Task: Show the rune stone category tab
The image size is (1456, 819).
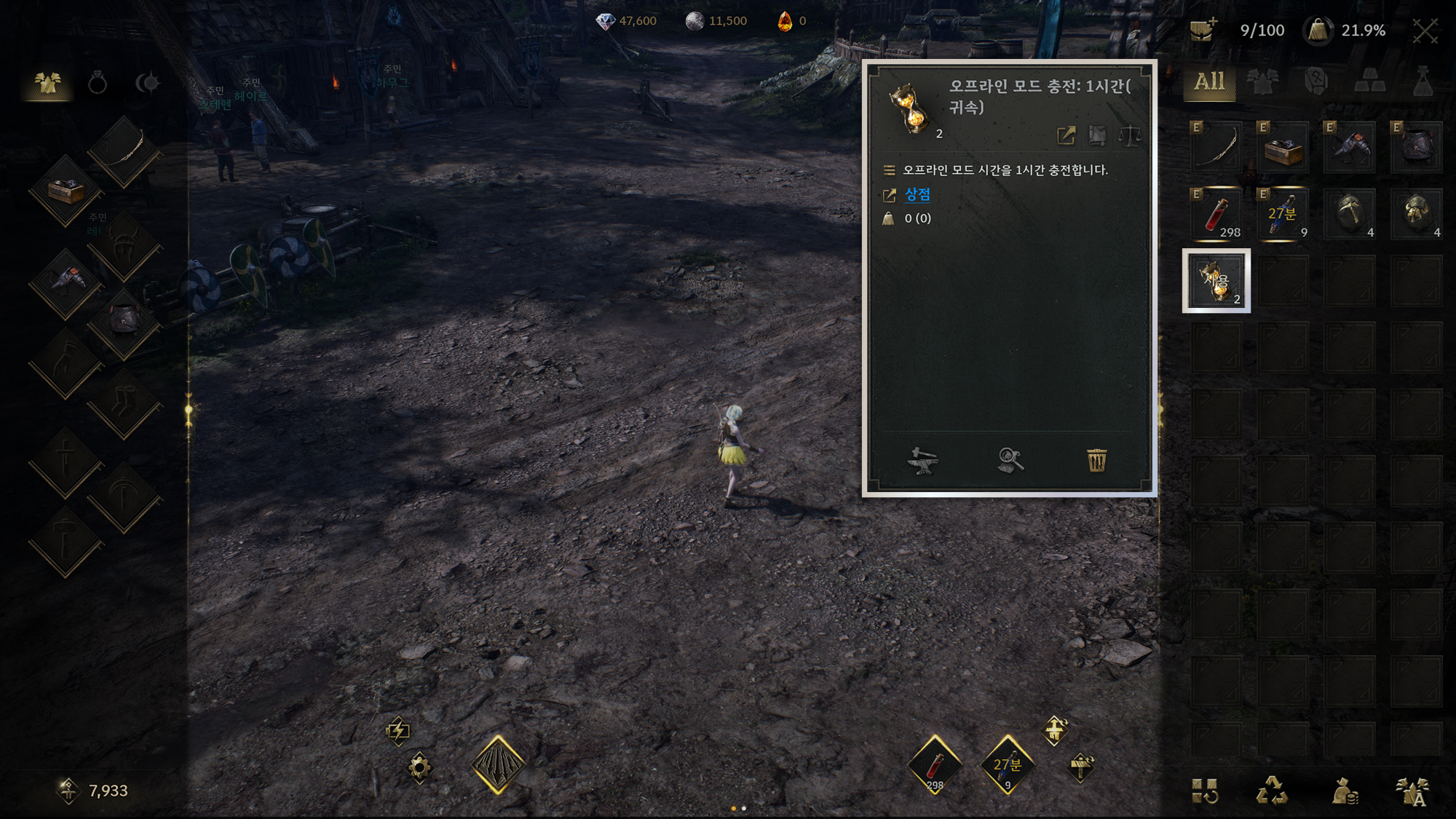Action: click(1316, 82)
